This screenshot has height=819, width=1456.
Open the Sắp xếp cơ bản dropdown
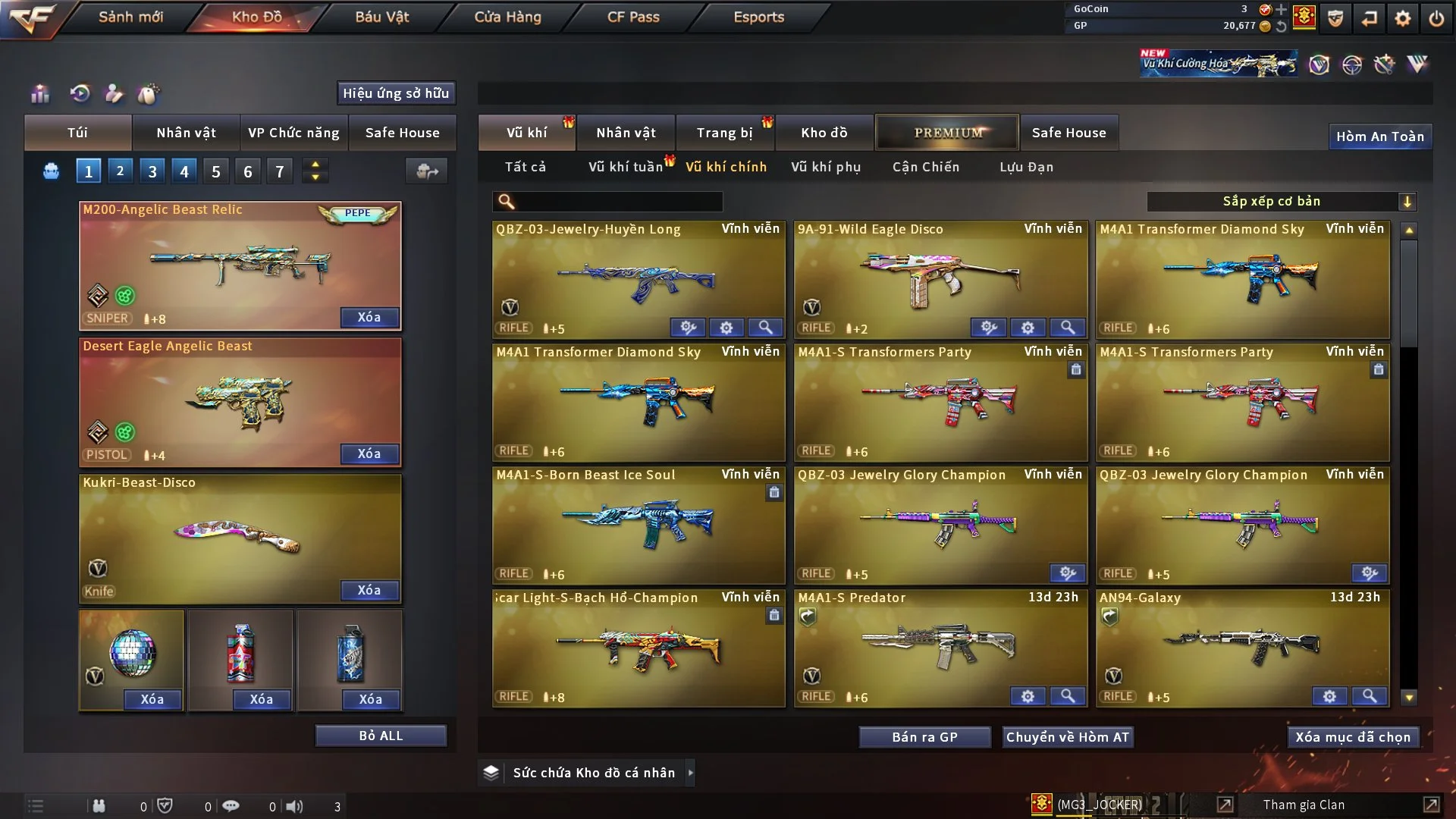pyautogui.click(x=1281, y=202)
